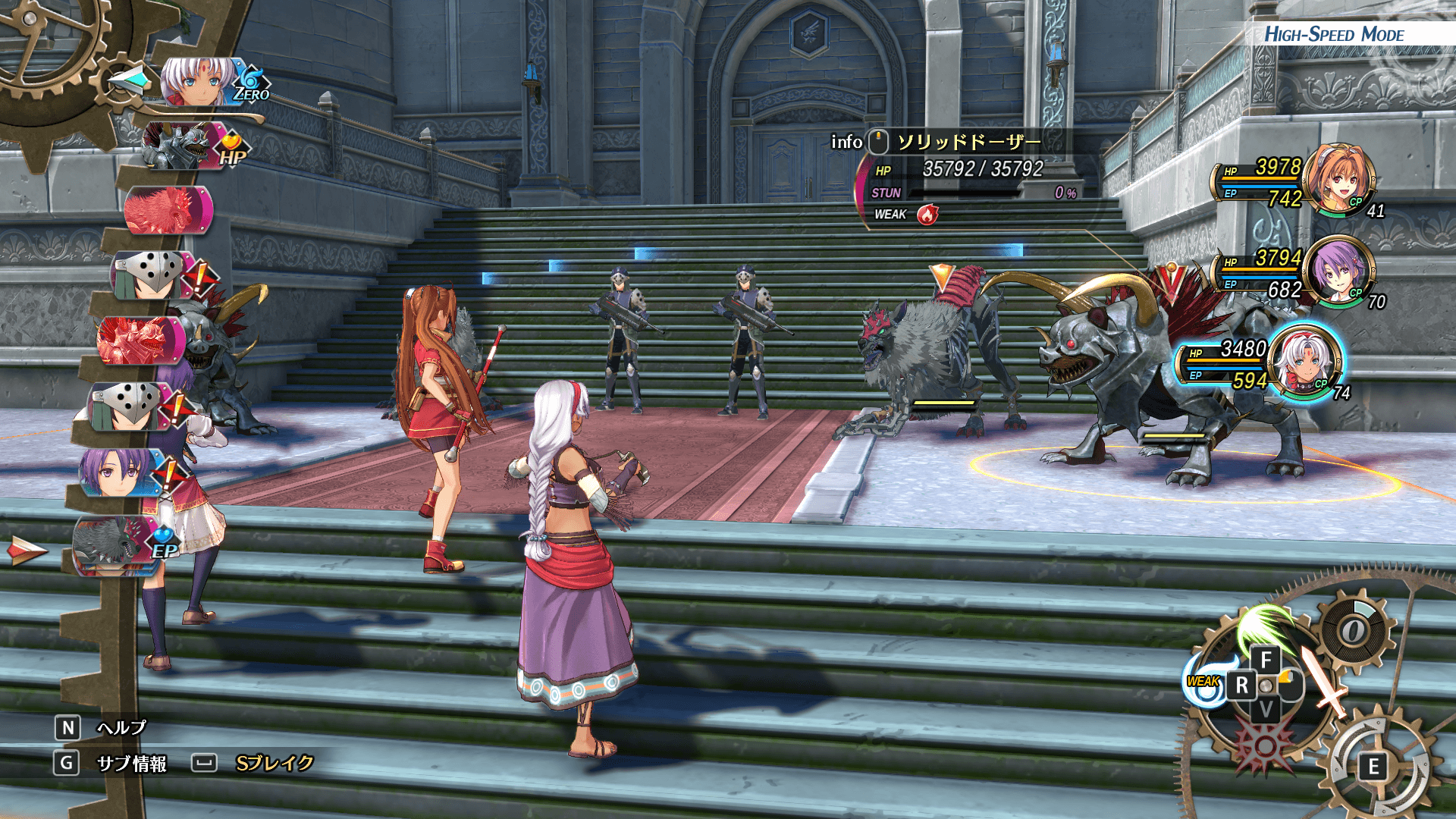
Task: Select purple-haired party portrait with 3794 HP
Action: [1338, 271]
